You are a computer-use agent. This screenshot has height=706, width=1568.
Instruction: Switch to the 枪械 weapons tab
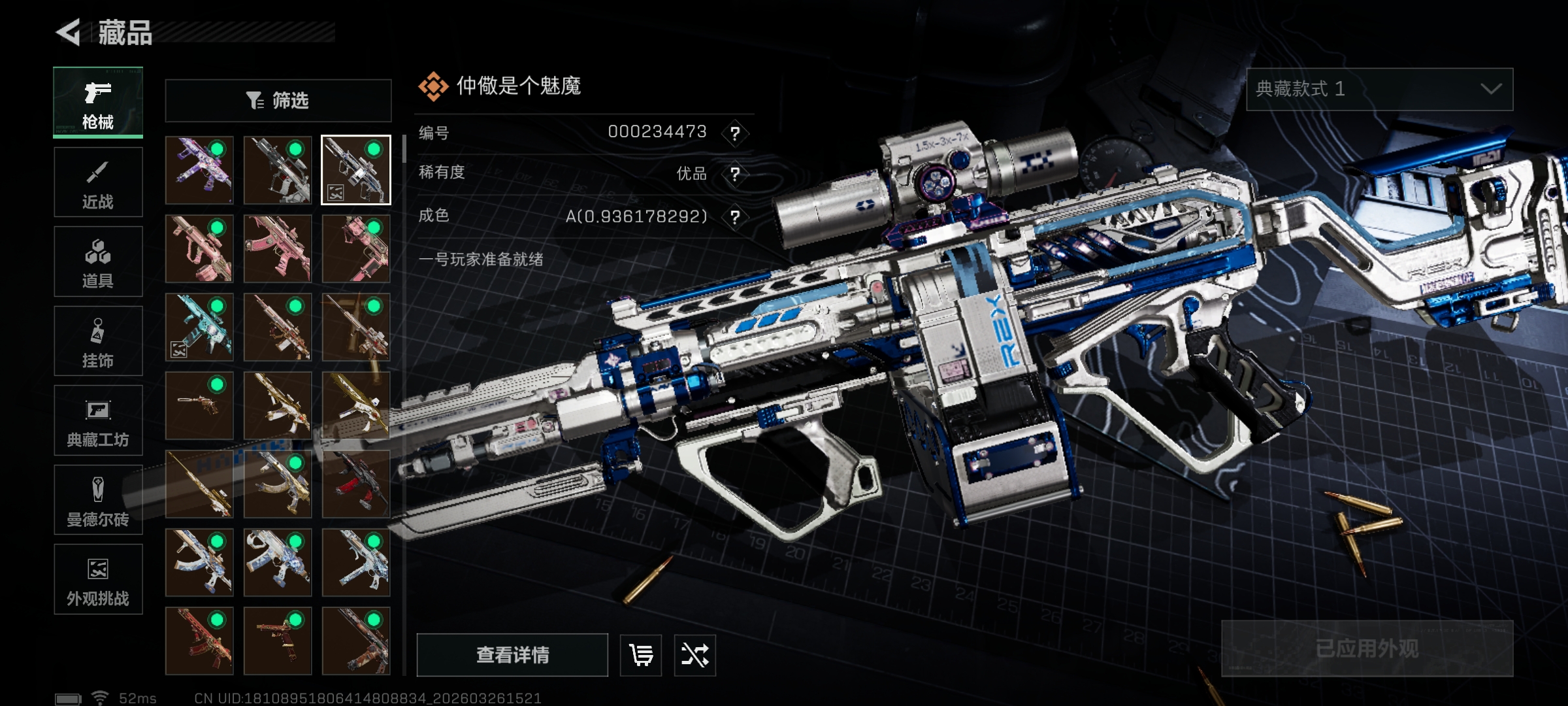(x=98, y=103)
